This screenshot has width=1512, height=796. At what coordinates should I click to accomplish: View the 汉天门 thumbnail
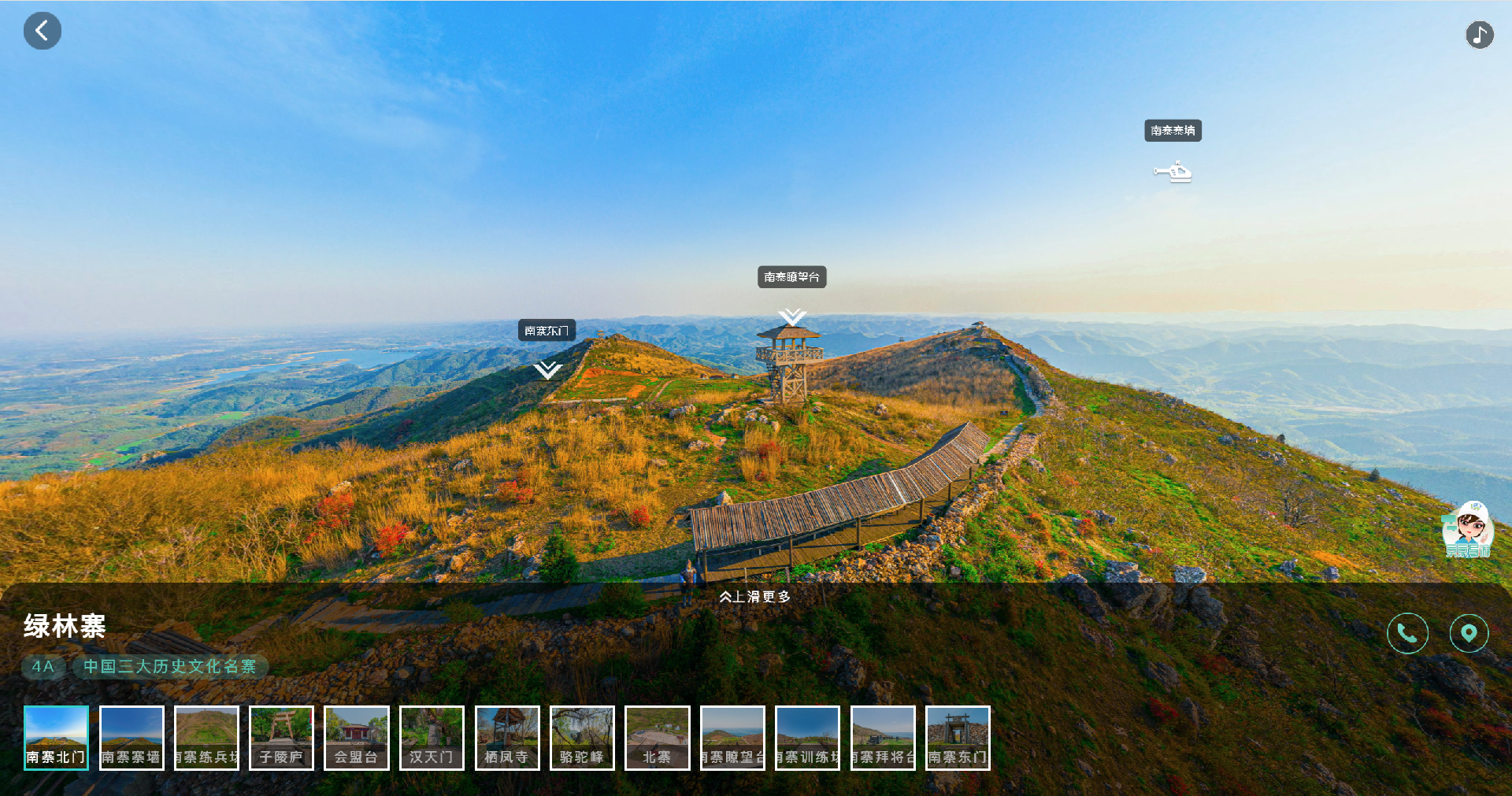click(x=432, y=738)
